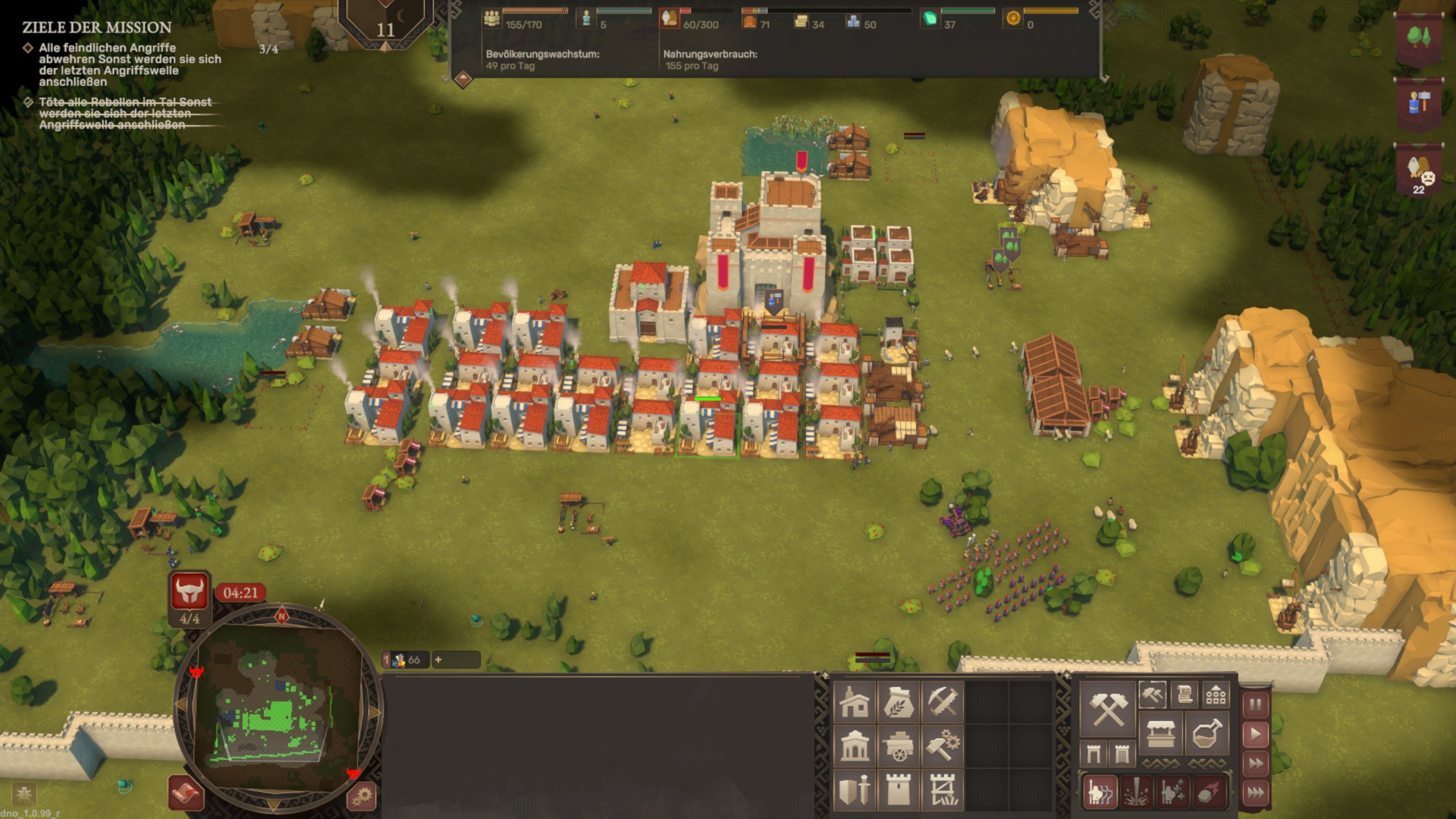Open the gear settings button
Image resolution: width=1456 pixels, height=819 pixels.
362,796
